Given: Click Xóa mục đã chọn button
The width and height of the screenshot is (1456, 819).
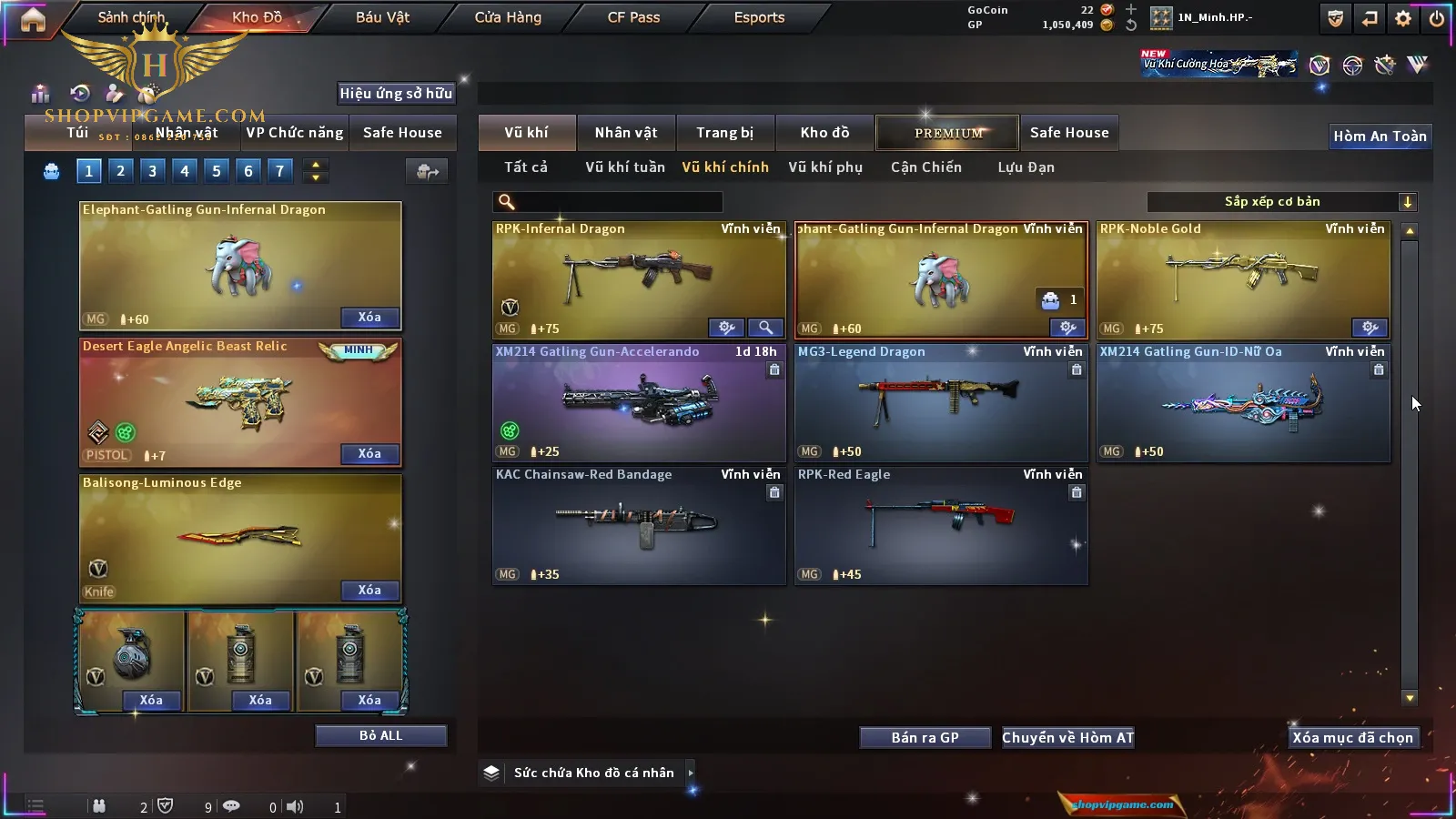Looking at the screenshot, I should [x=1352, y=738].
